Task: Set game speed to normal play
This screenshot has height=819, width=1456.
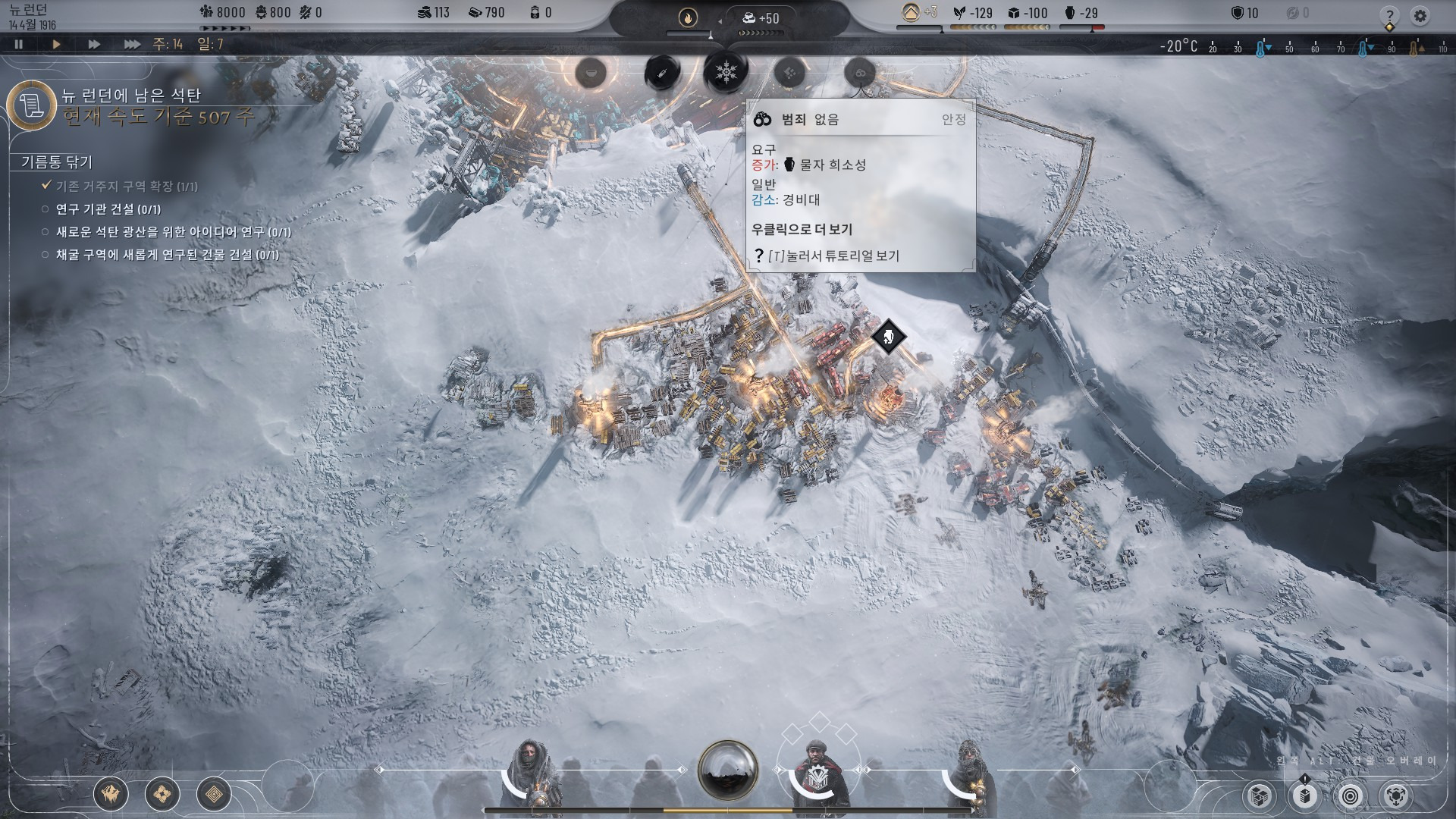Action: (56, 44)
